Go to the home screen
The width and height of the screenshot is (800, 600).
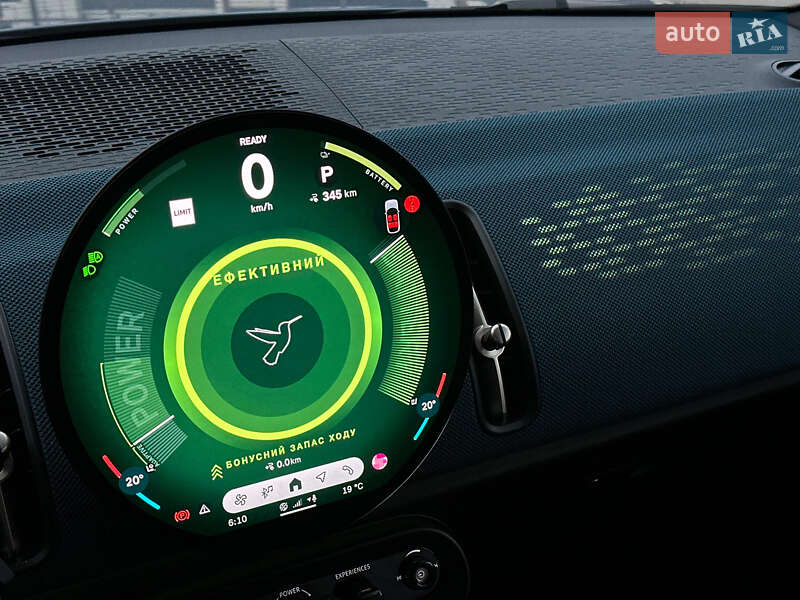(x=295, y=484)
